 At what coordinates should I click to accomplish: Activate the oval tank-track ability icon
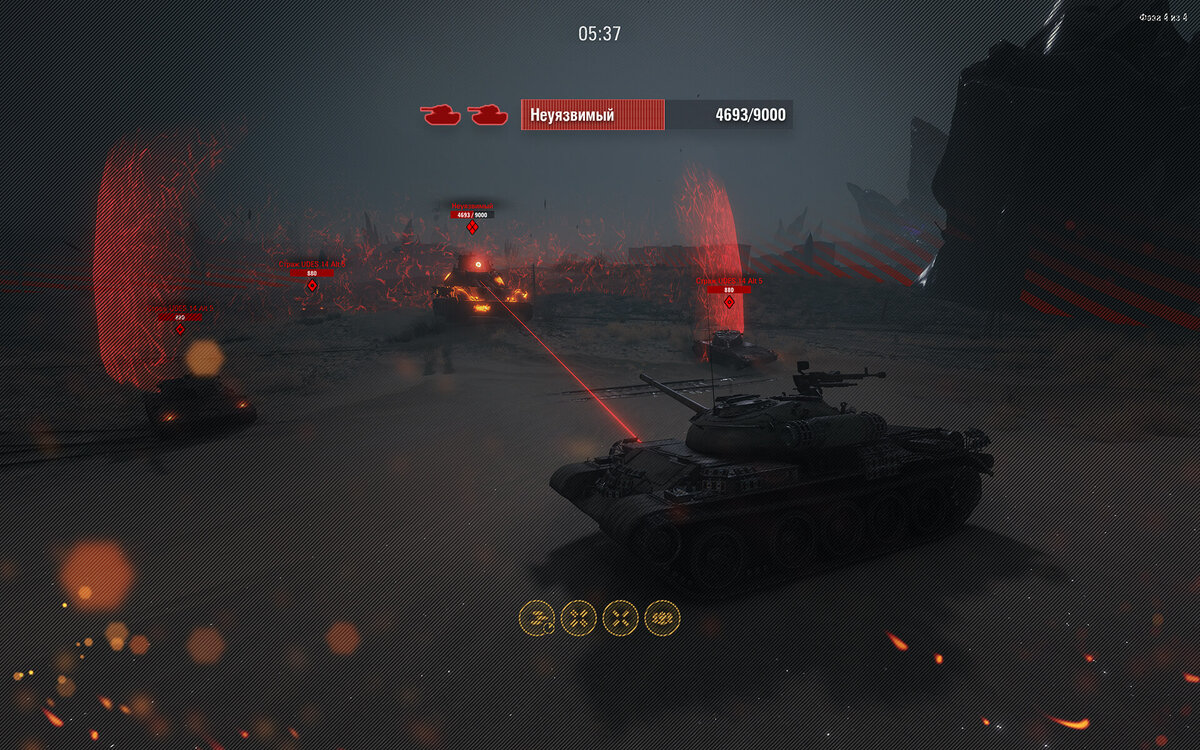tap(662, 618)
